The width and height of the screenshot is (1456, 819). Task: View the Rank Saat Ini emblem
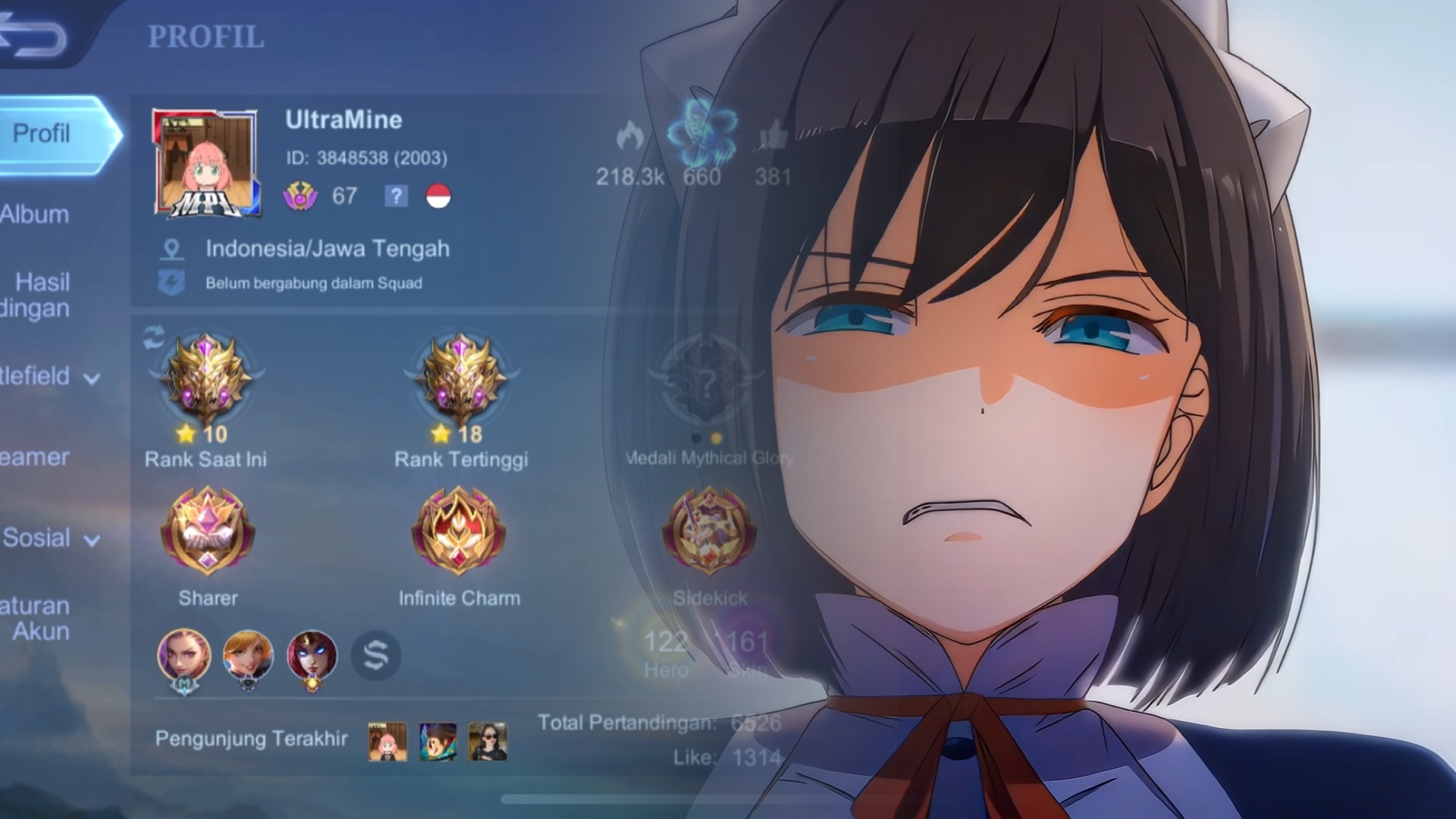point(206,379)
